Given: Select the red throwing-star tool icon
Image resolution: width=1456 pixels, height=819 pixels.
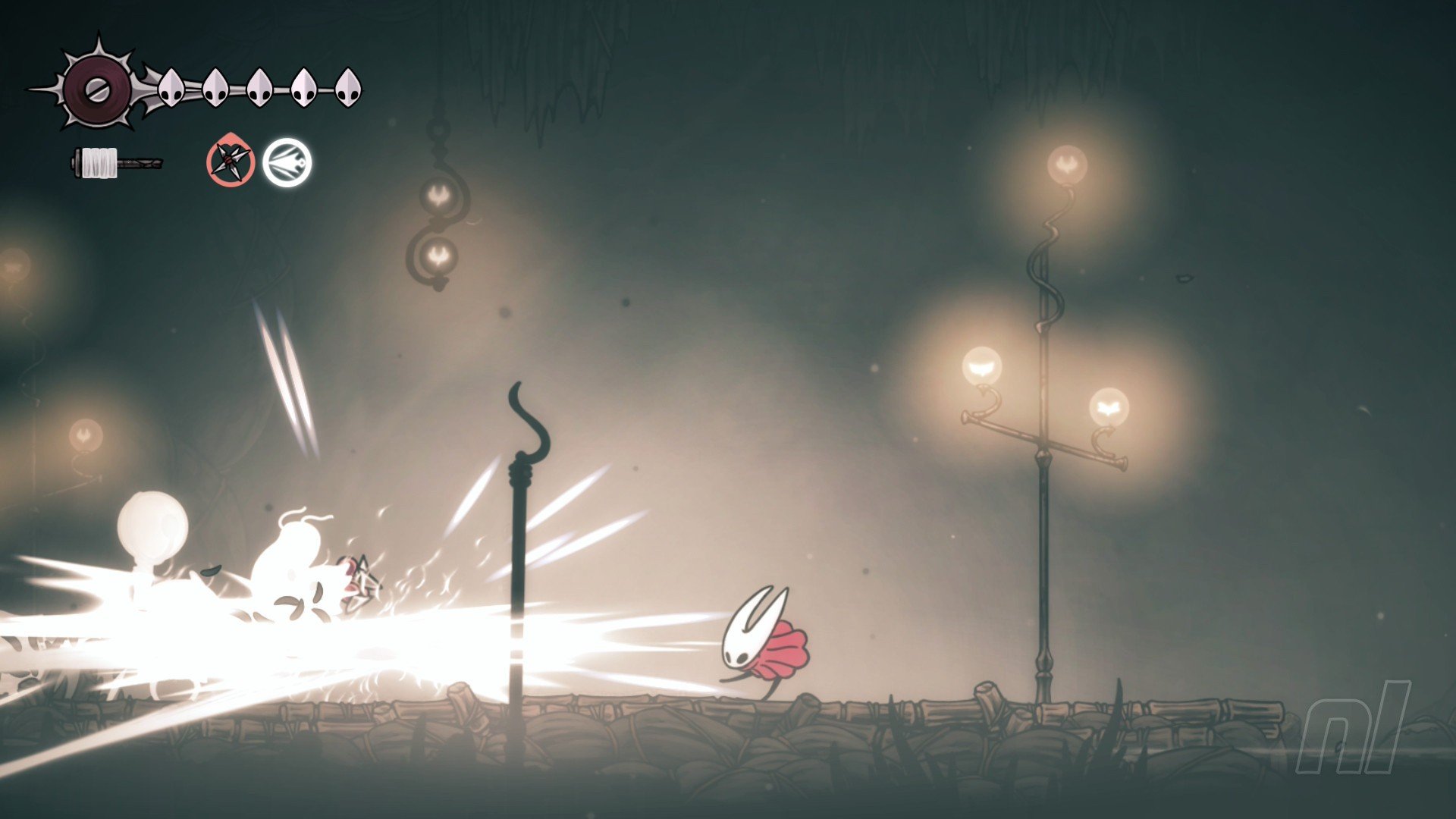Looking at the screenshot, I should click(x=230, y=162).
